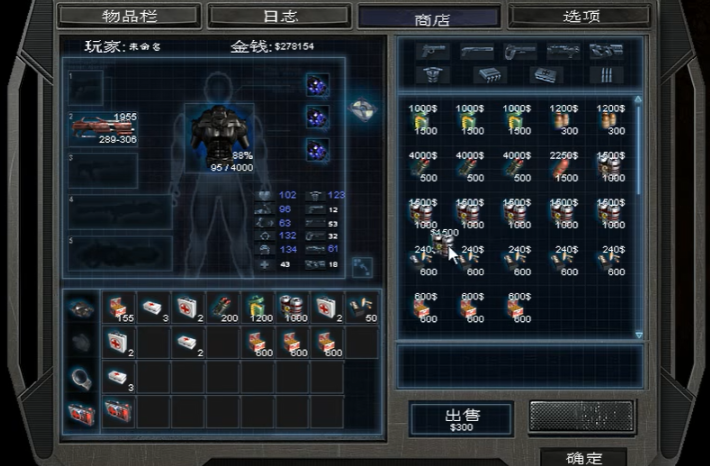Click the shop list's scroll-down arrow
Image resolution: width=710 pixels, height=466 pixels.
639,334
